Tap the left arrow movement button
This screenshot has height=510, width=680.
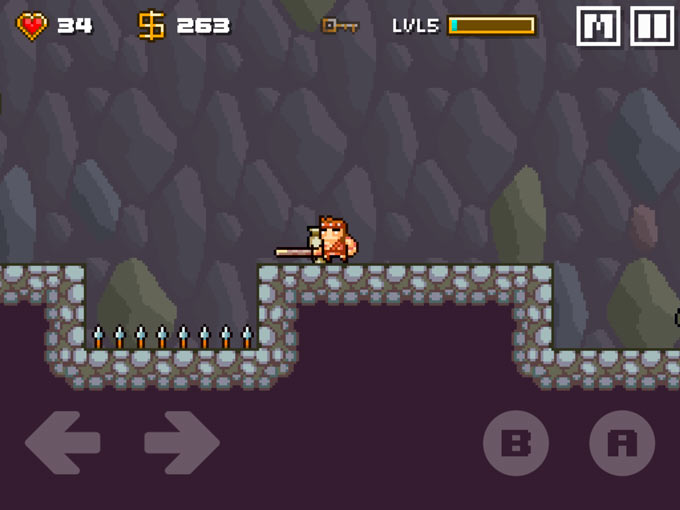(x=62, y=442)
